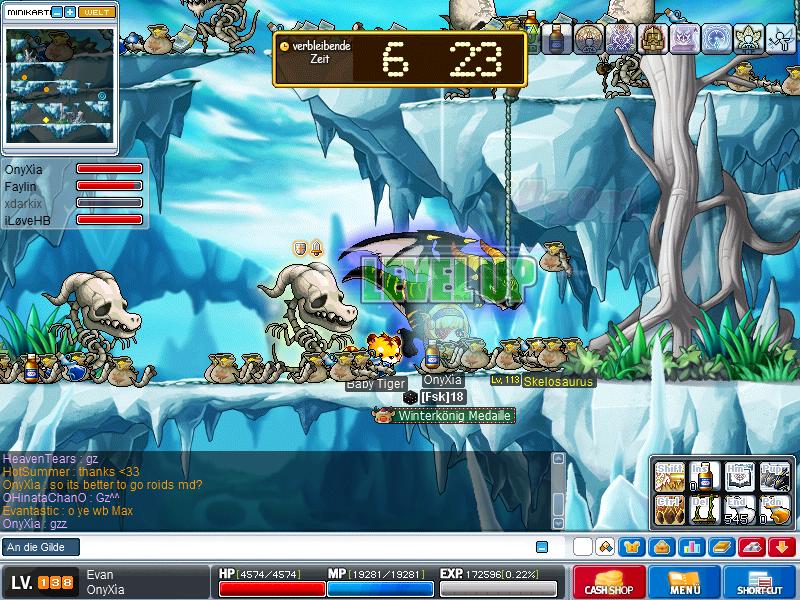Image resolution: width=800 pixels, height=600 pixels.
Task: Open the equipment shirt icon
Action: pos(633,547)
